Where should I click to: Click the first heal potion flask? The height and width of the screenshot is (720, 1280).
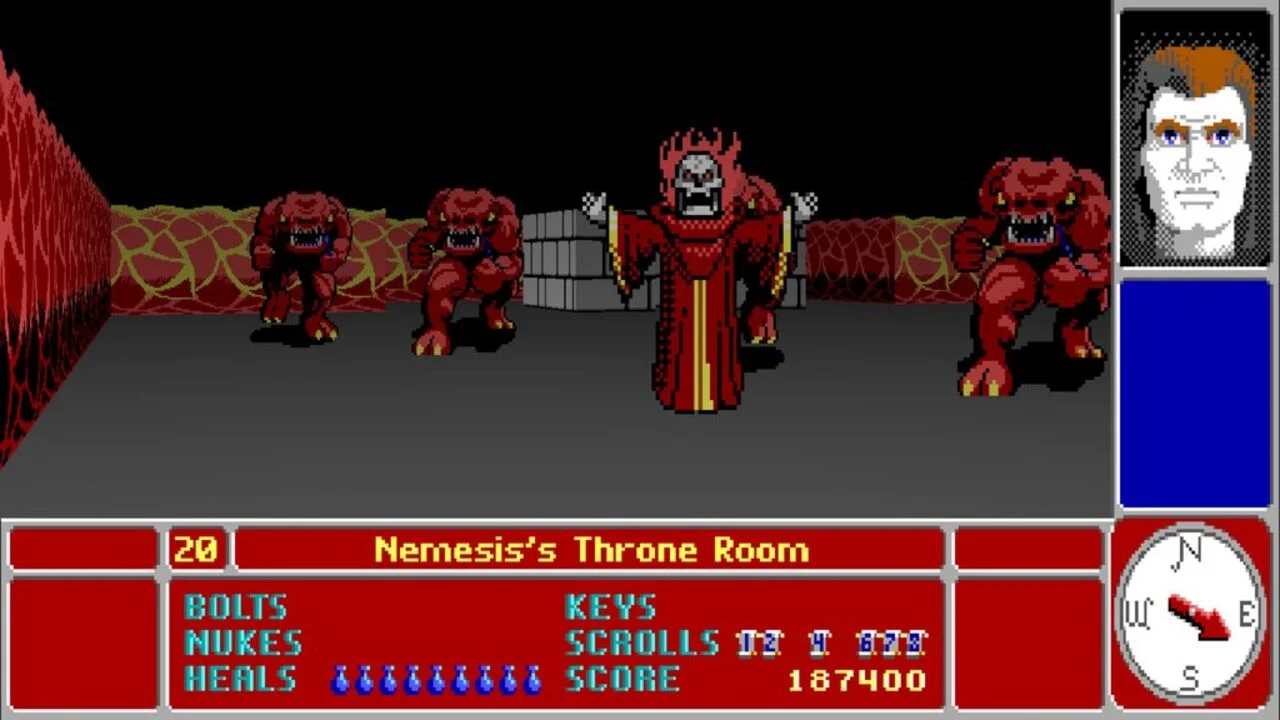pos(340,678)
